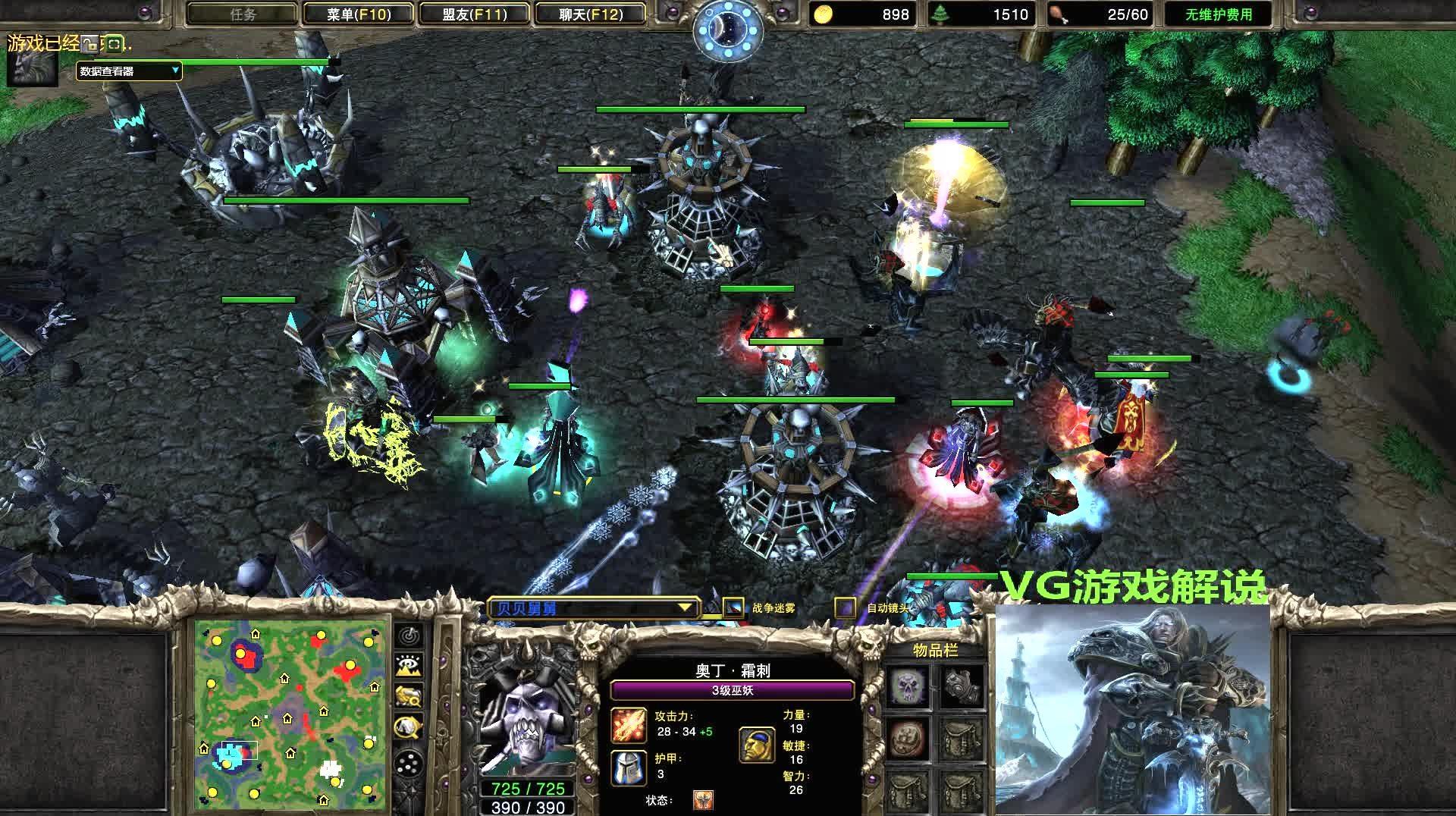Toggle the 战争迷雾 fog of war checkbox

pos(733,607)
